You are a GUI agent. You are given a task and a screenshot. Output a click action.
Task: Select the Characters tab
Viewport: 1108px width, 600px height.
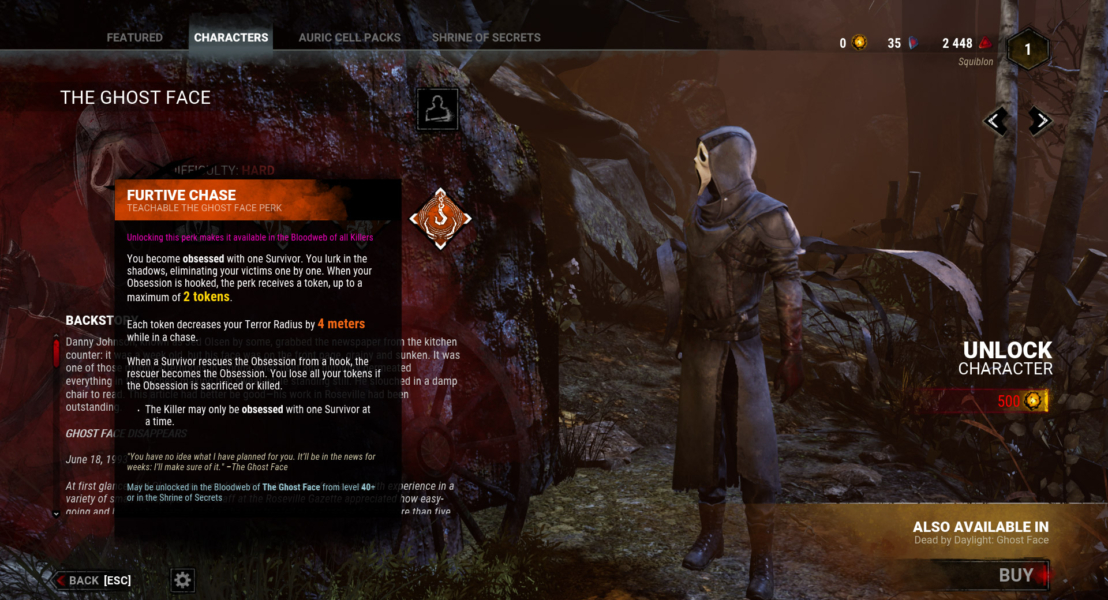coord(231,38)
